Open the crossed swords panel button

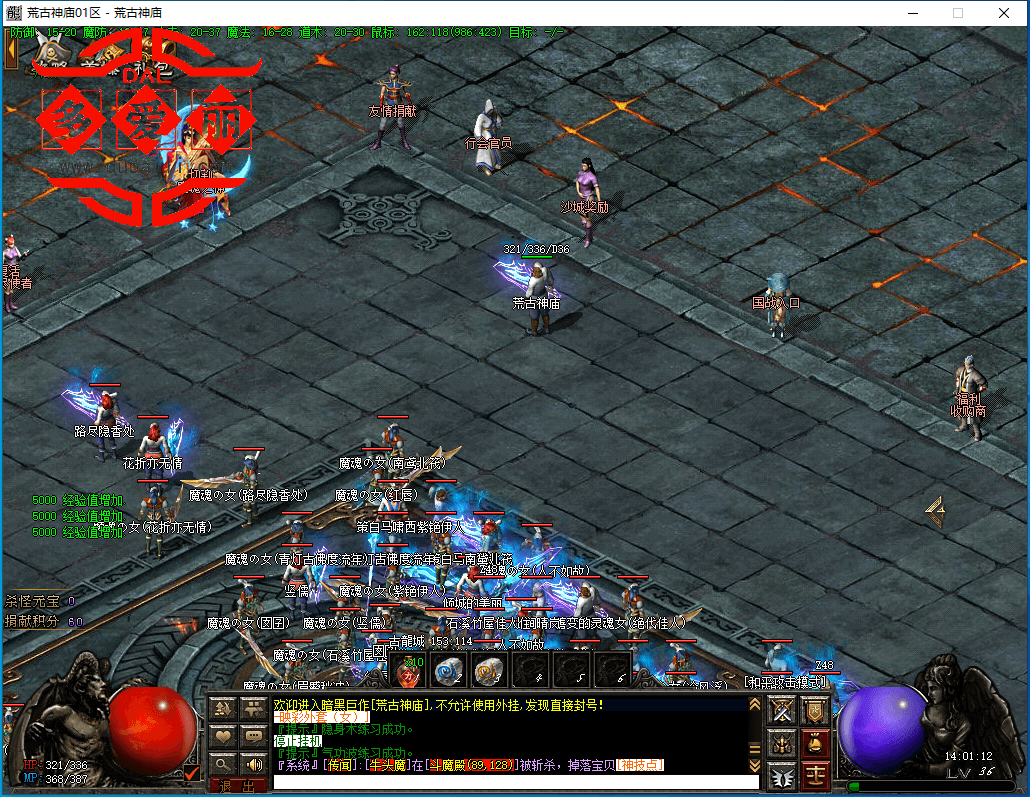(783, 710)
